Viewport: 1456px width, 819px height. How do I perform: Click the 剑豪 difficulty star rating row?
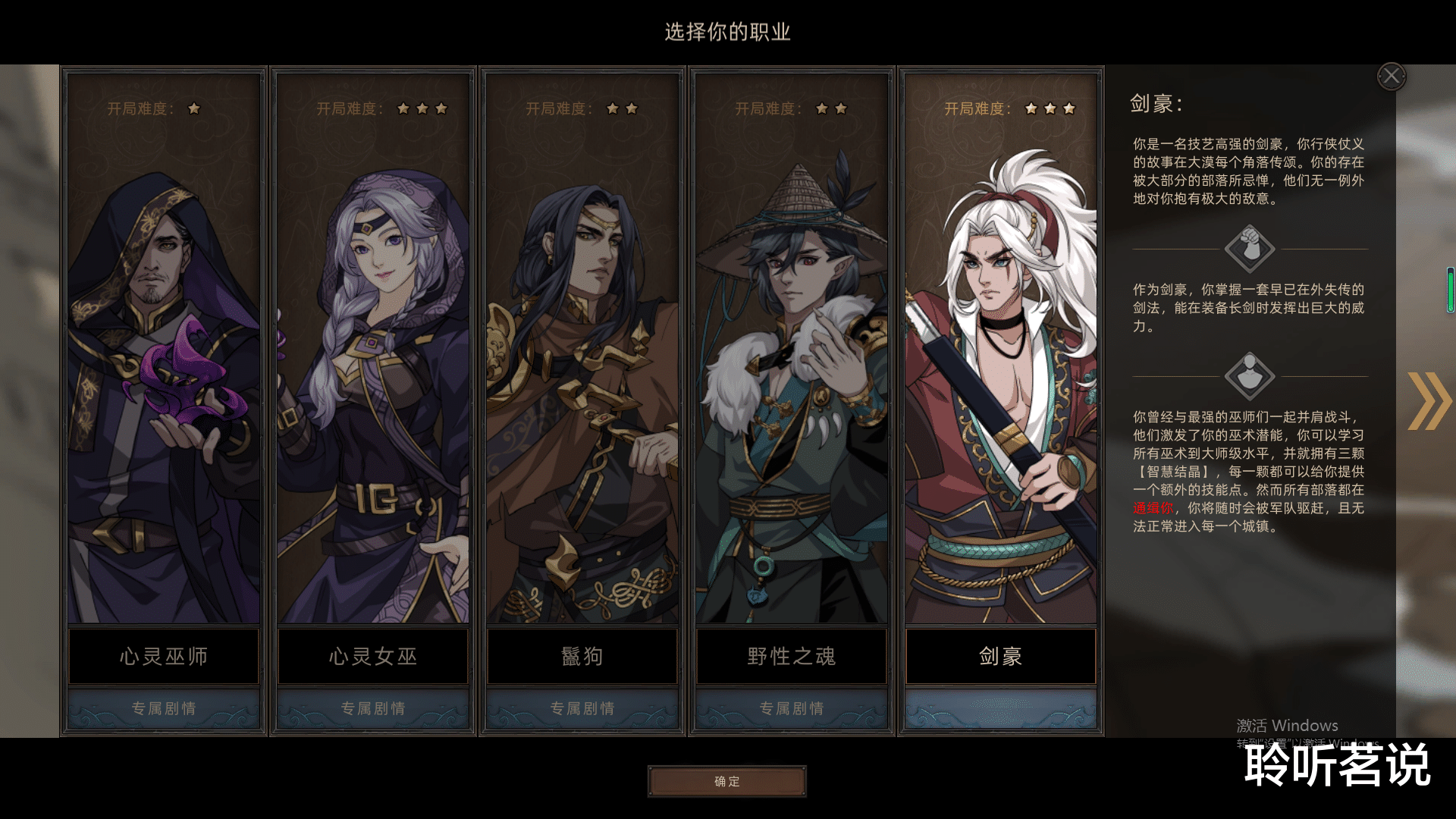1049,108
